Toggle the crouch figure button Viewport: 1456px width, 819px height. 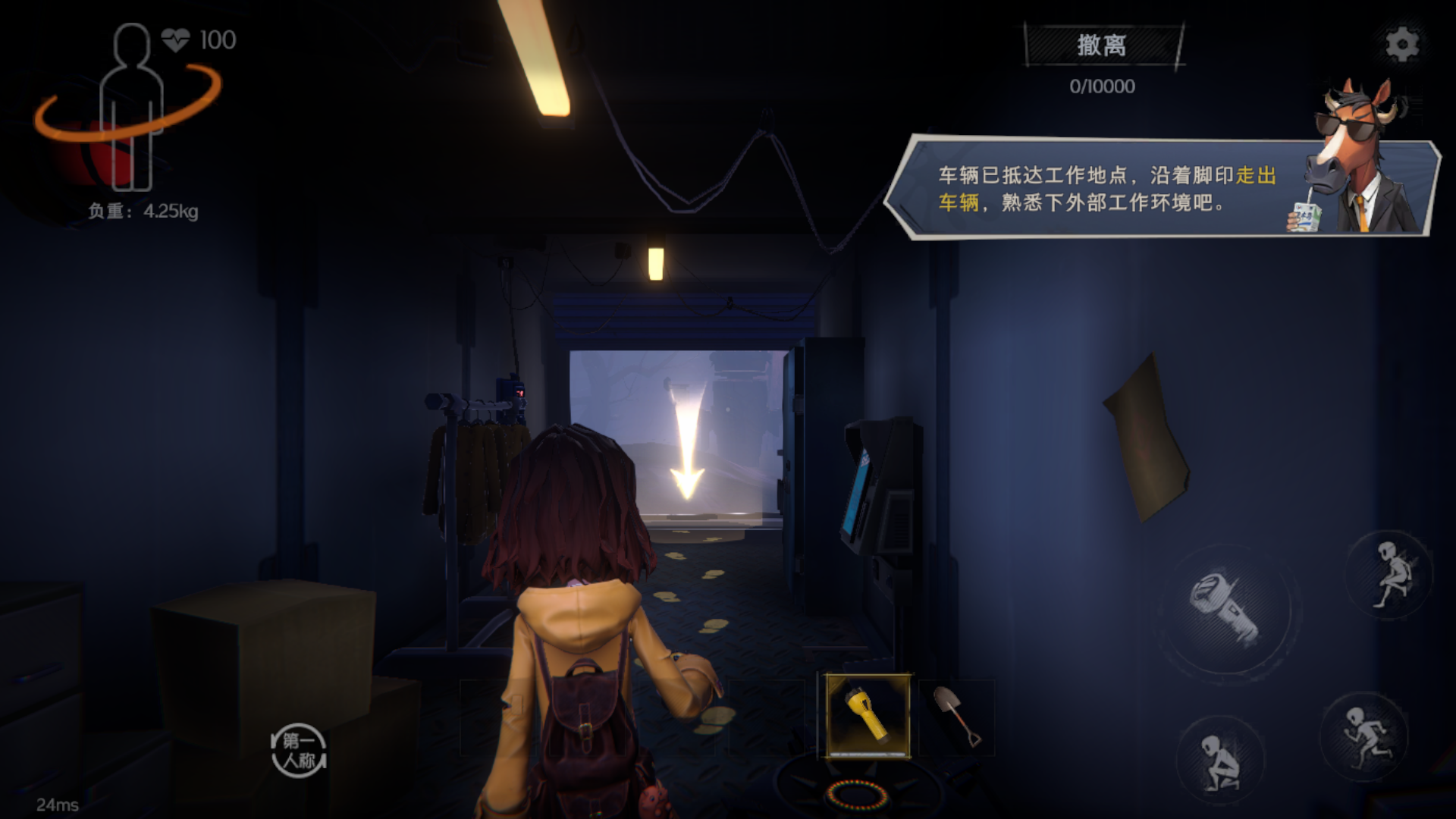[1220, 761]
